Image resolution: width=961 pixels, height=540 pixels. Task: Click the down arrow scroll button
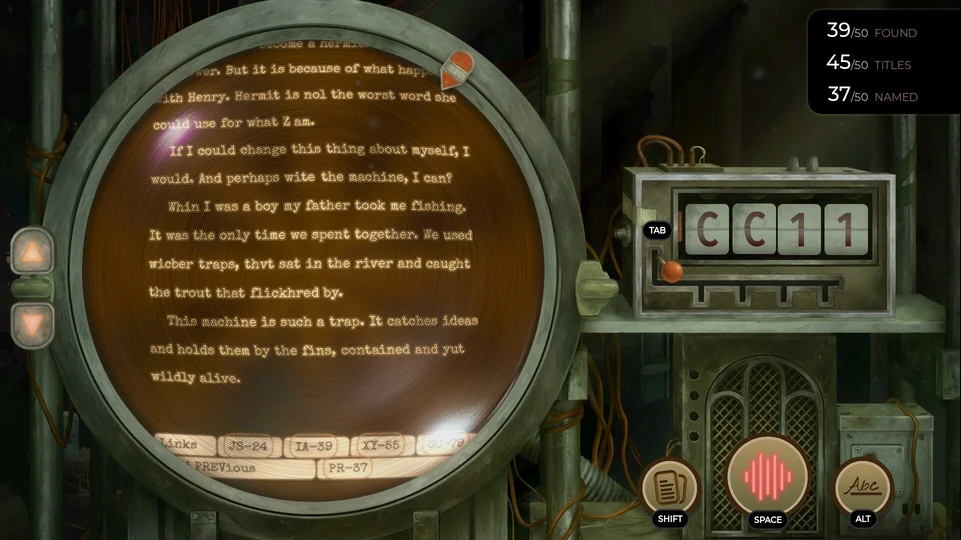click(x=31, y=324)
